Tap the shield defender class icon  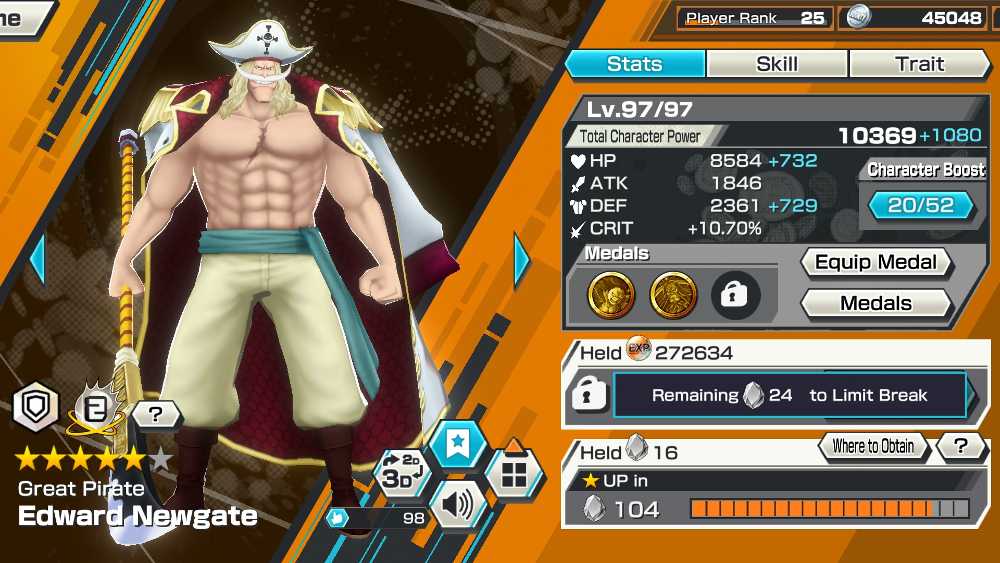[36, 407]
